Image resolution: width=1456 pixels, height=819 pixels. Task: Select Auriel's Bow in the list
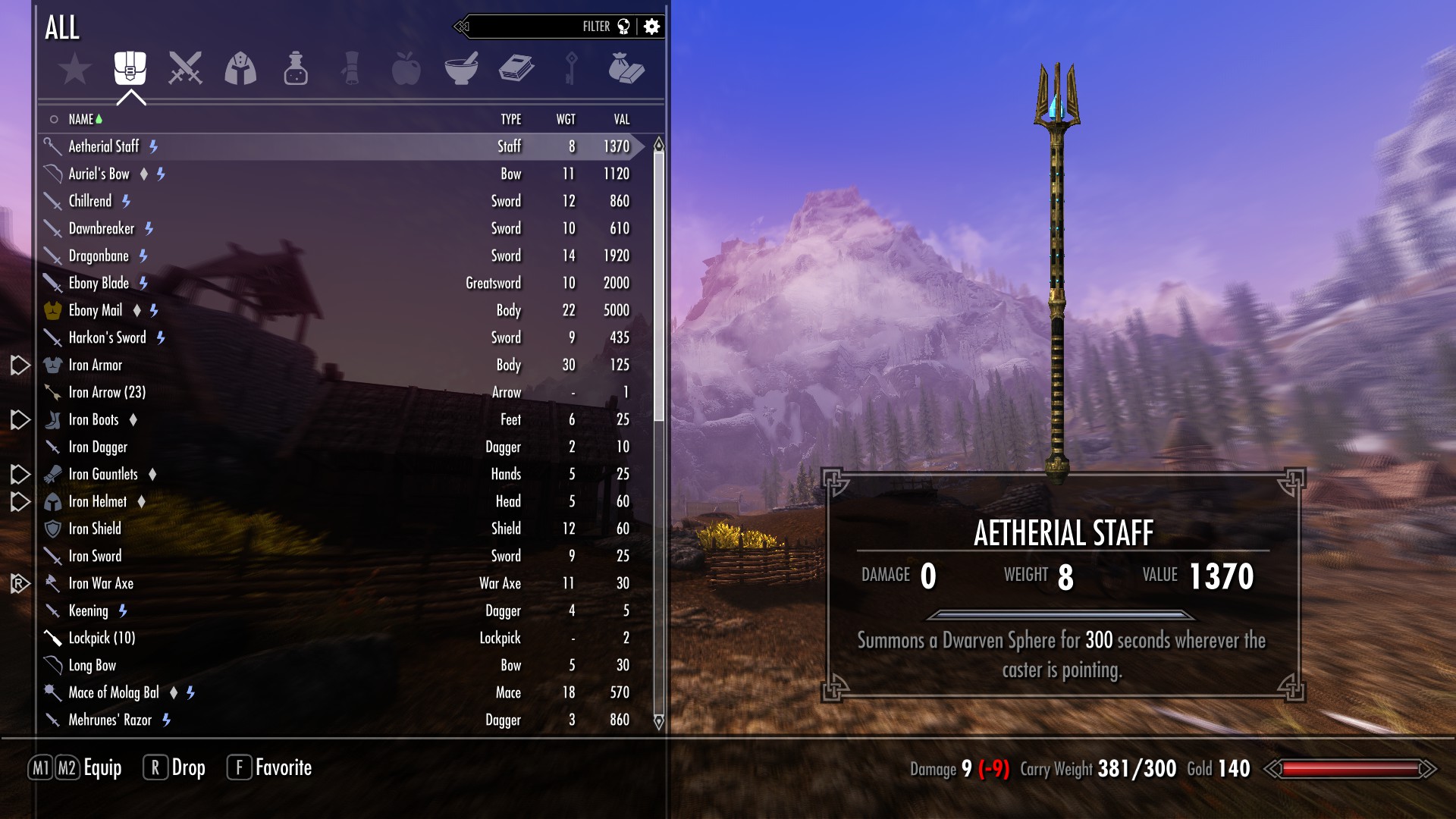(99, 174)
